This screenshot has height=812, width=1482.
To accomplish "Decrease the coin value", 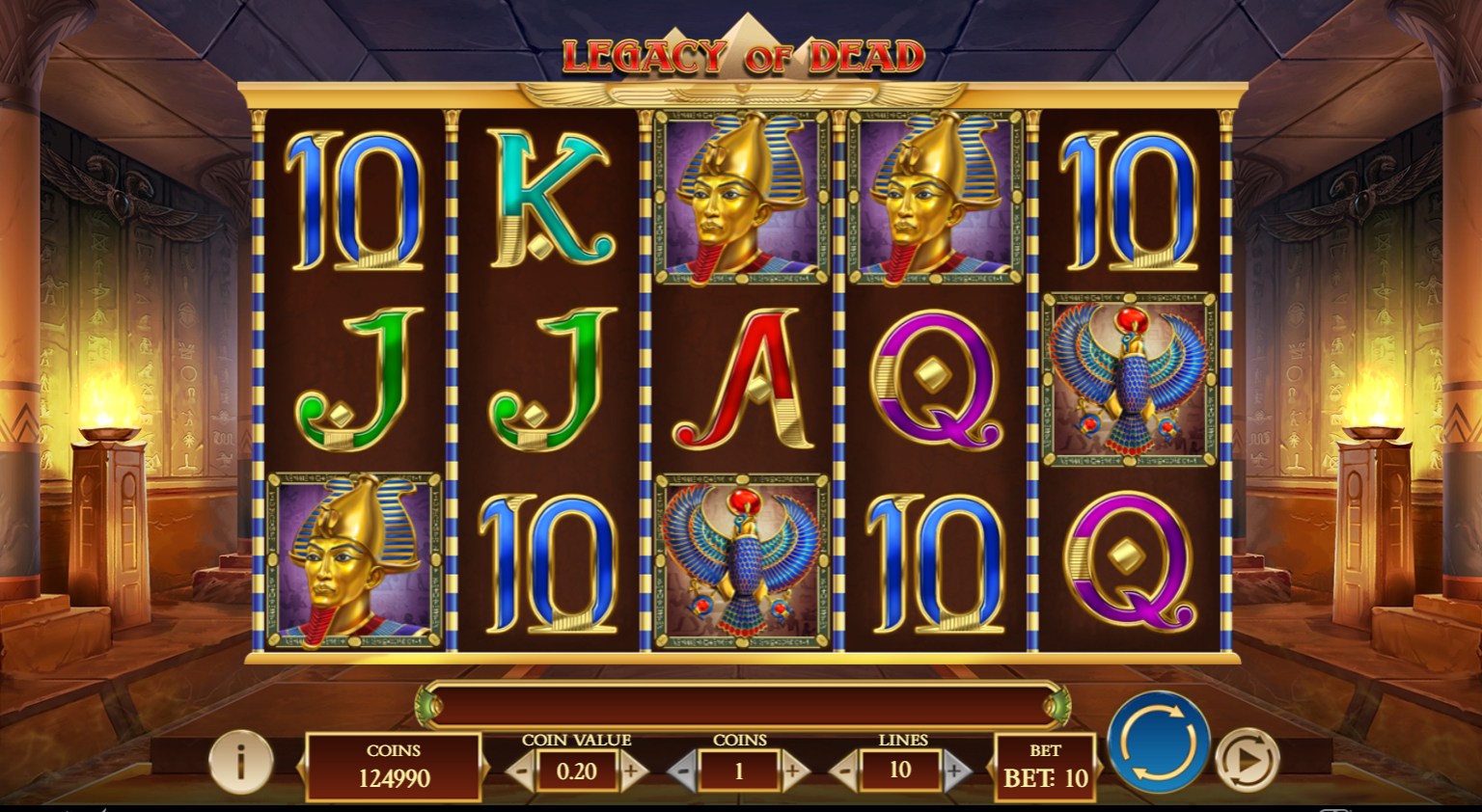I will tap(521, 771).
